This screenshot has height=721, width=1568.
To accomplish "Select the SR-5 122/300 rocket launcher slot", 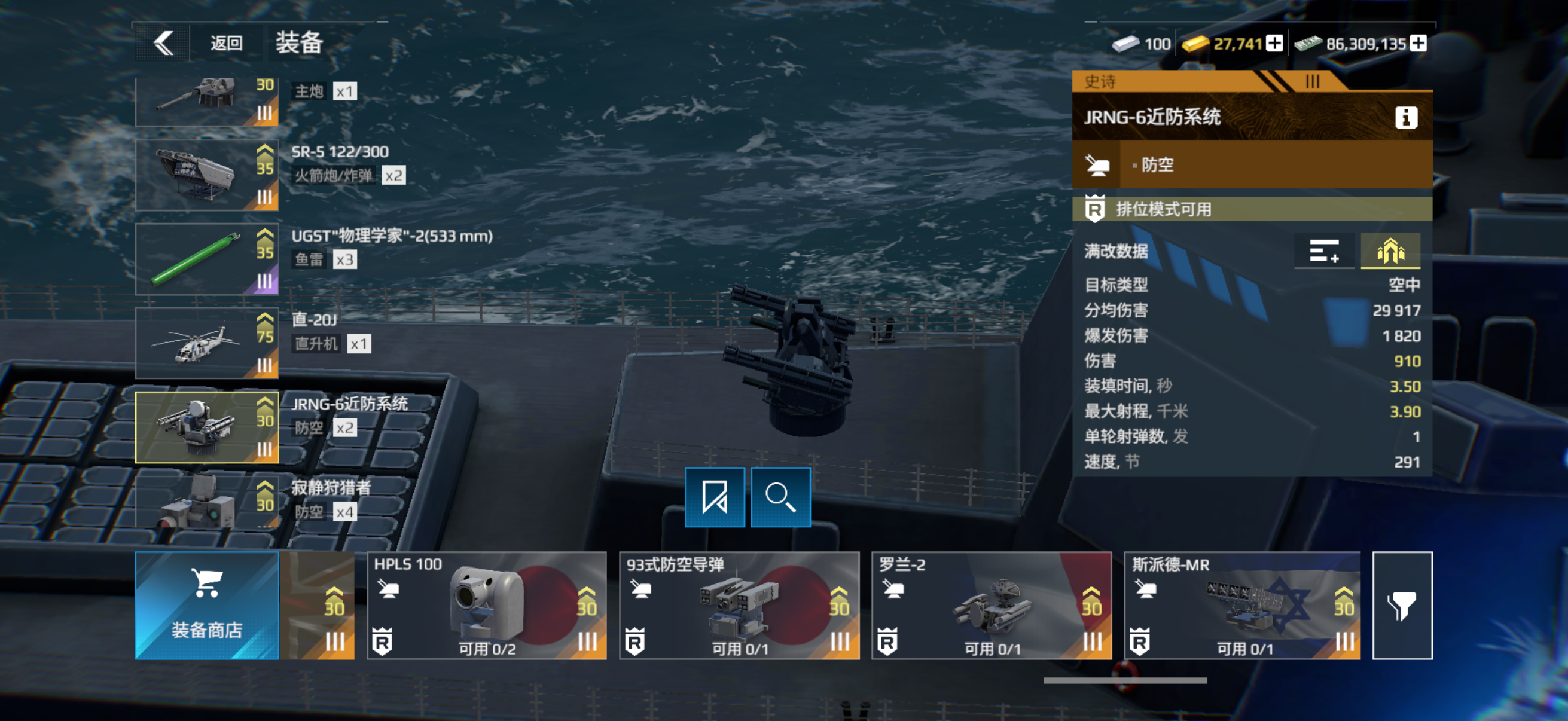I will click(x=207, y=175).
